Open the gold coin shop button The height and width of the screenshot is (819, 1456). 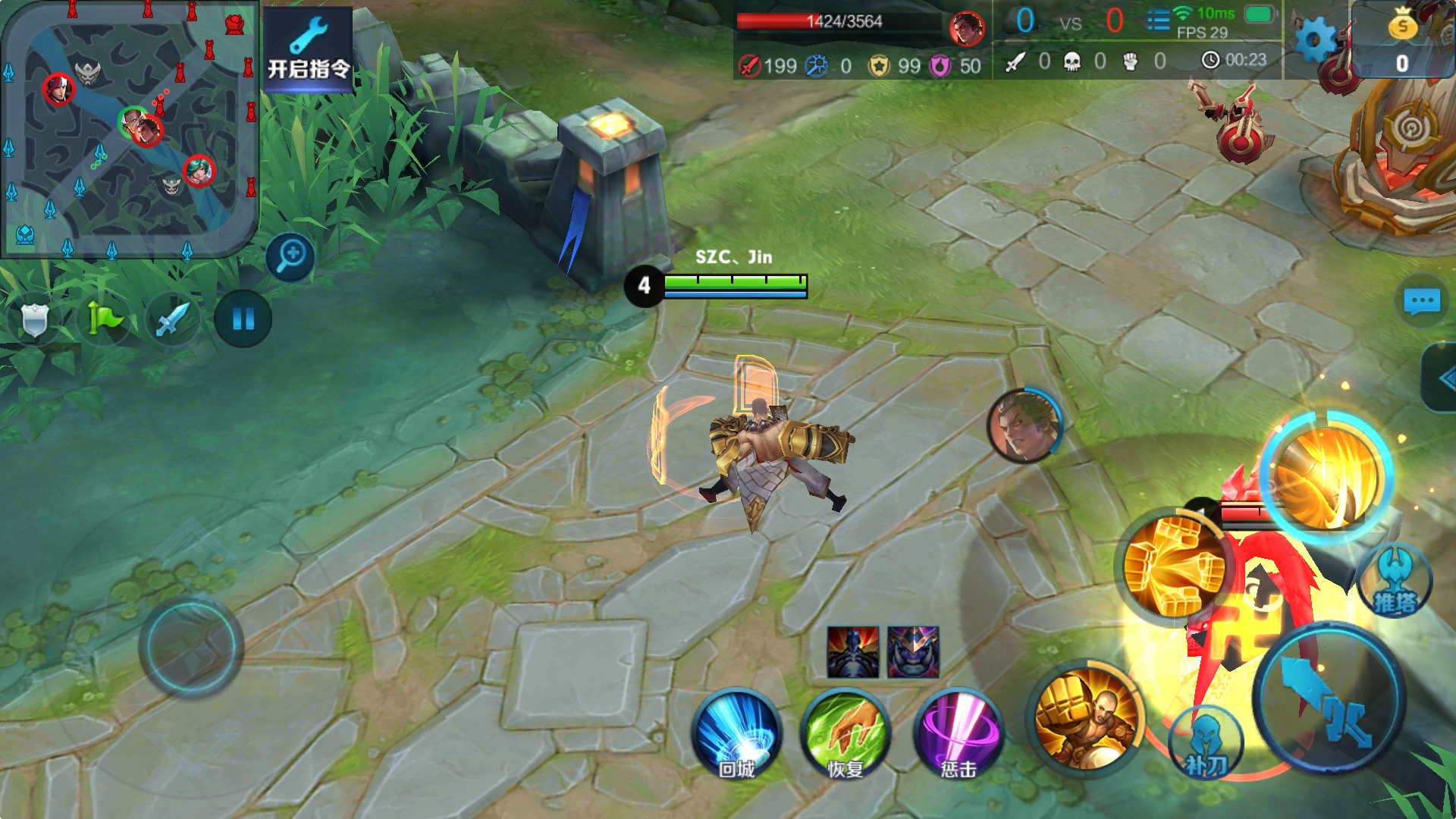coord(1402,39)
